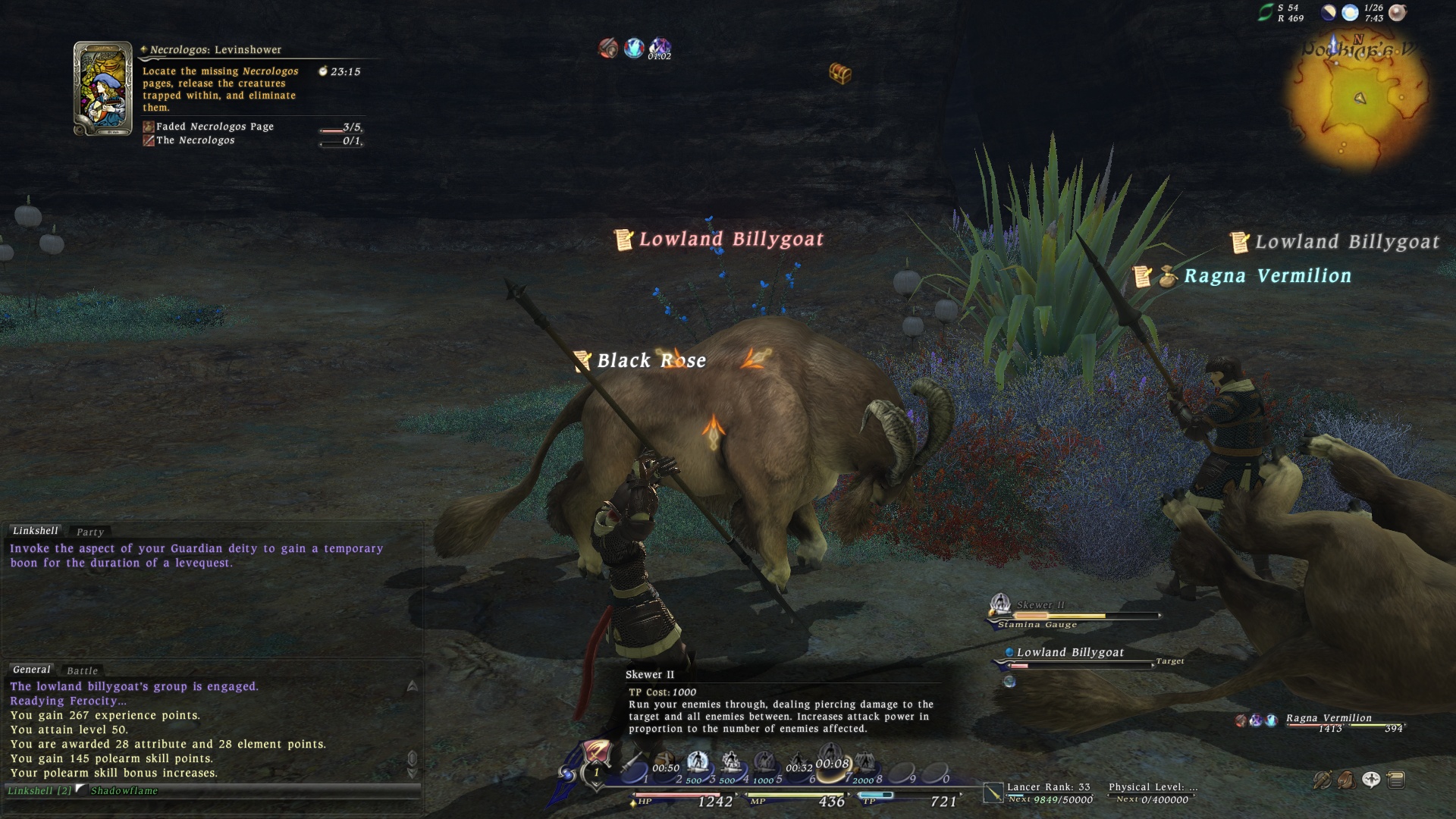Click the sheathed weapon icon
Viewport: 1456px width, 819px height.
1323,780
